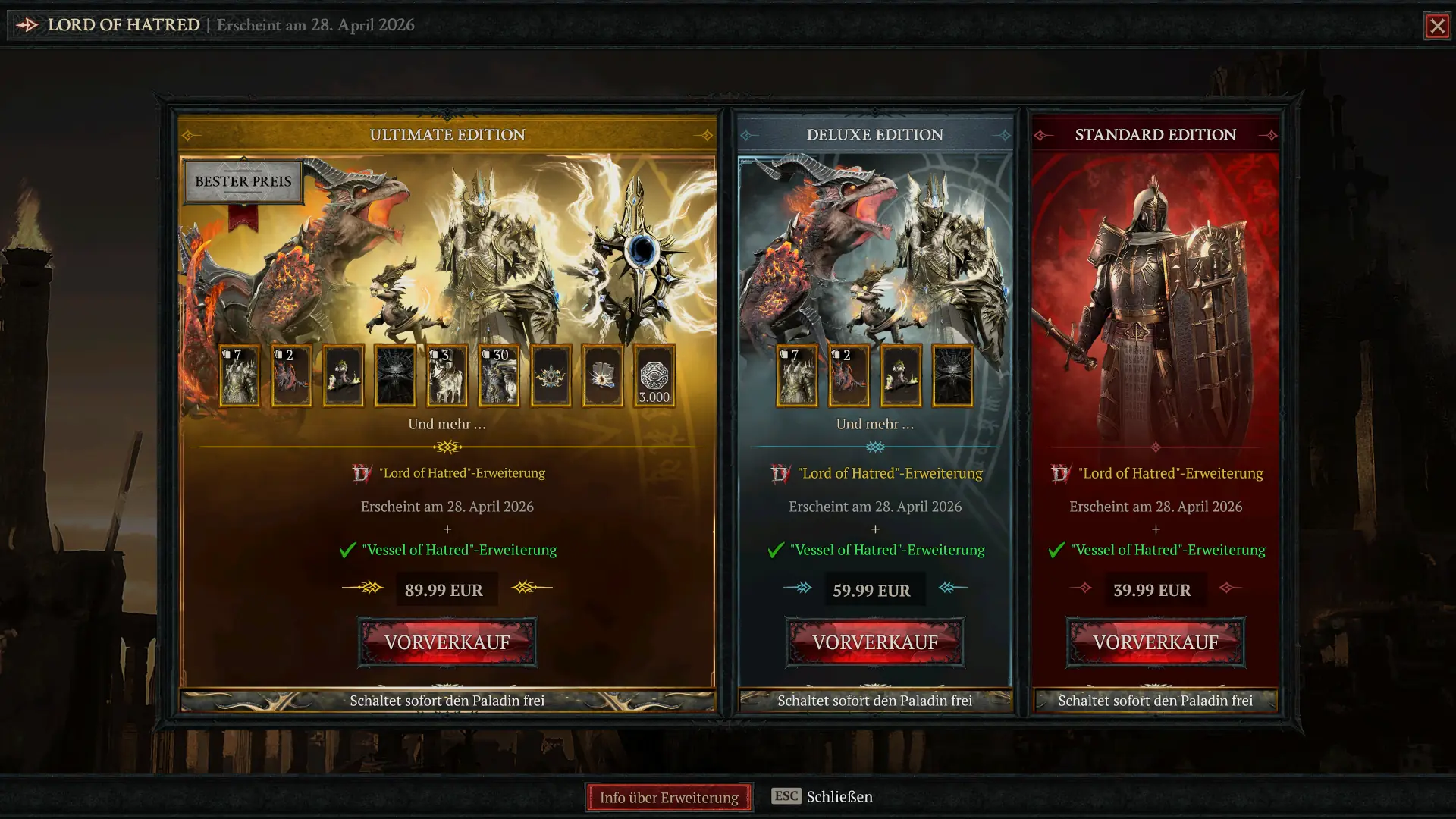Select the 30-item bundle card
1456x819 pixels.
pyautogui.click(x=498, y=374)
